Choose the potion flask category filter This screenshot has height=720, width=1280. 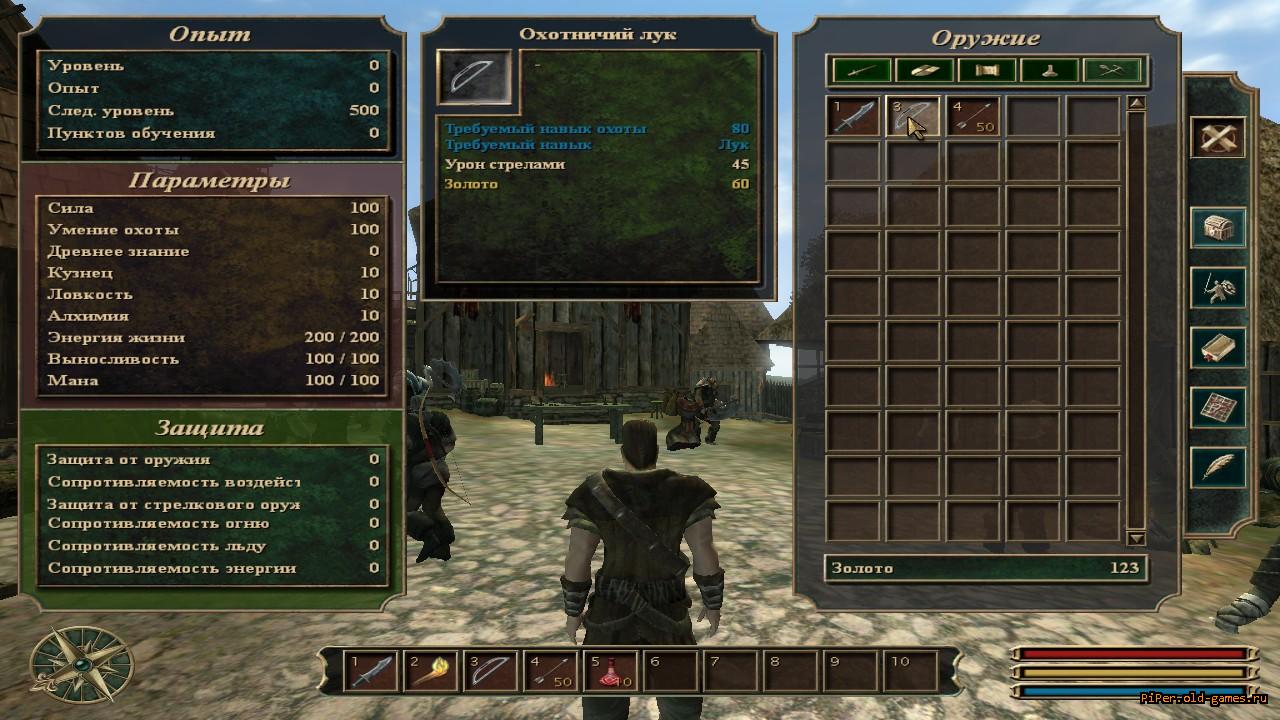click(1049, 70)
